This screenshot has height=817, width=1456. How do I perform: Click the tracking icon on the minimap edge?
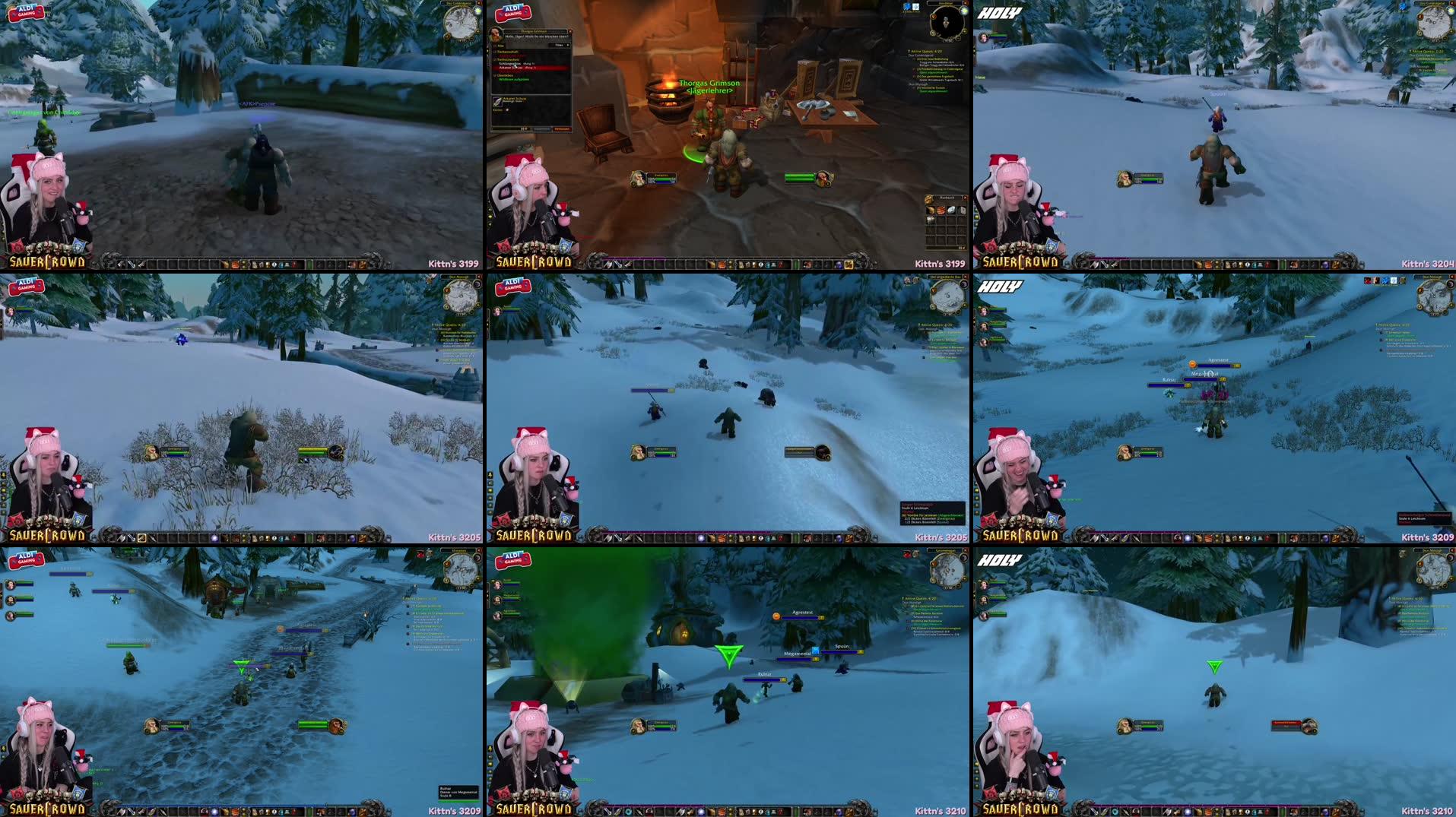coord(934,17)
